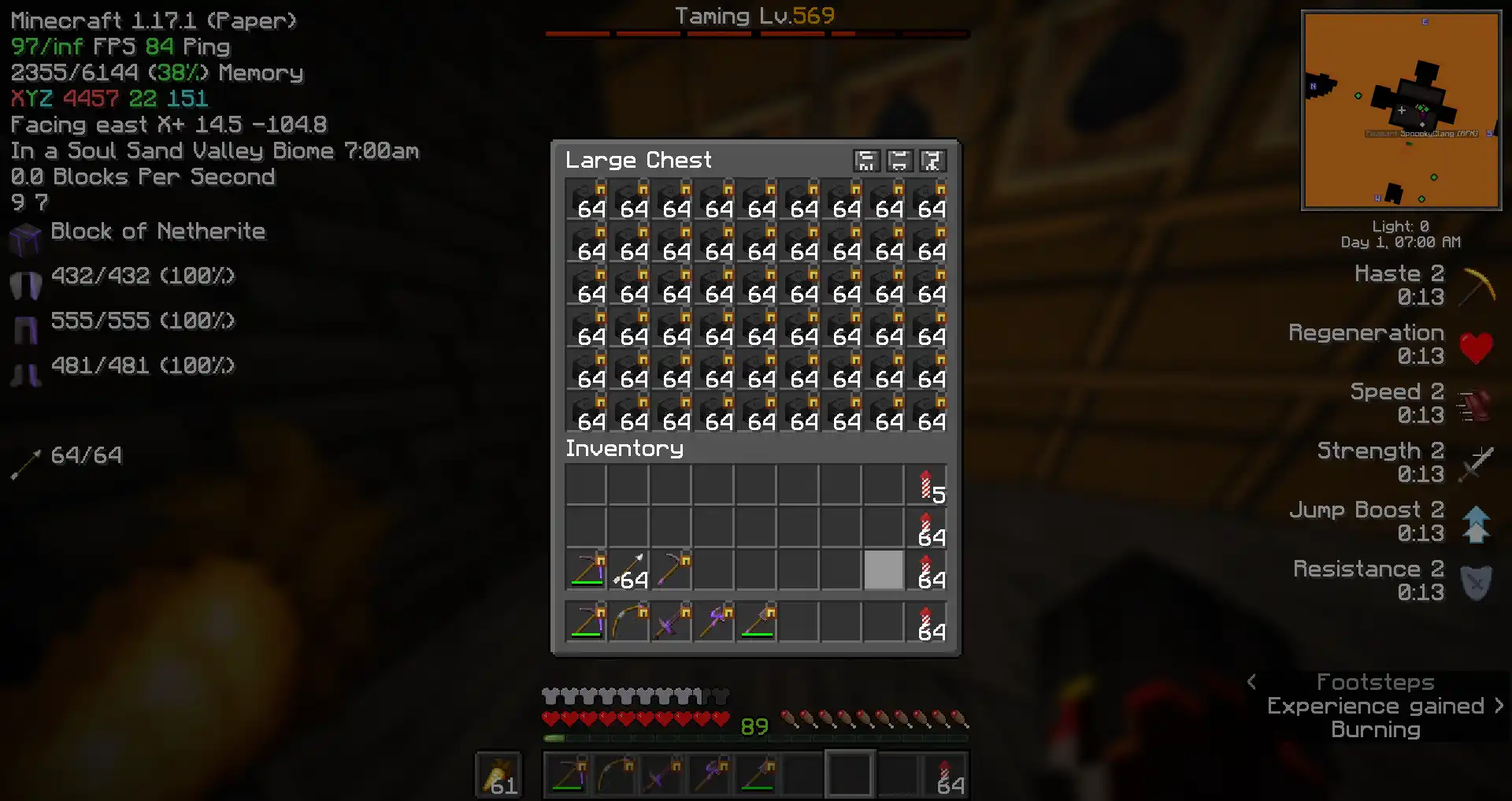
Task: Click the golden carrot offhand slot
Action: 498,774
